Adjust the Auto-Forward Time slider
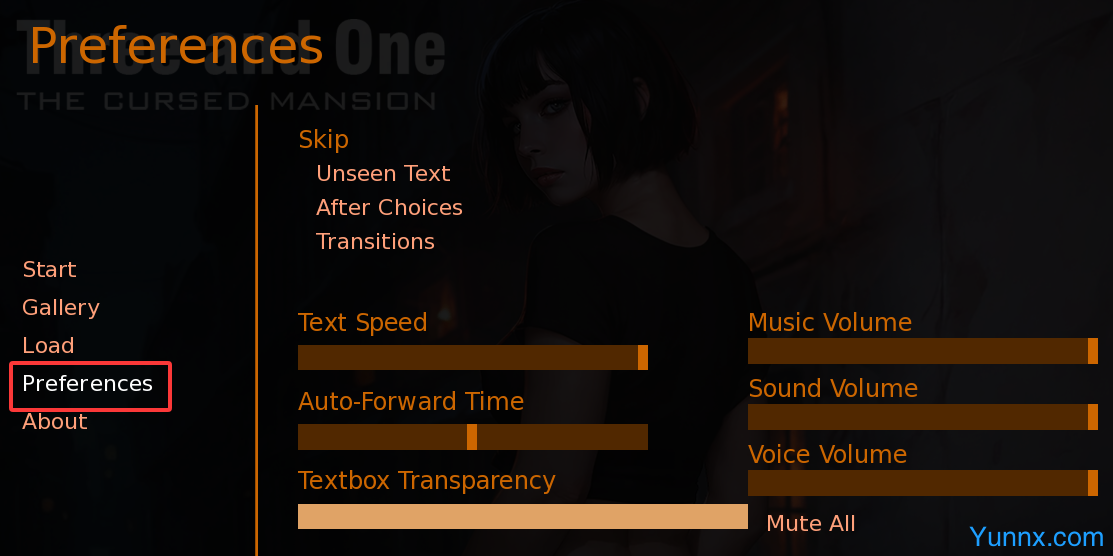This screenshot has height=556, width=1113. coord(472,437)
